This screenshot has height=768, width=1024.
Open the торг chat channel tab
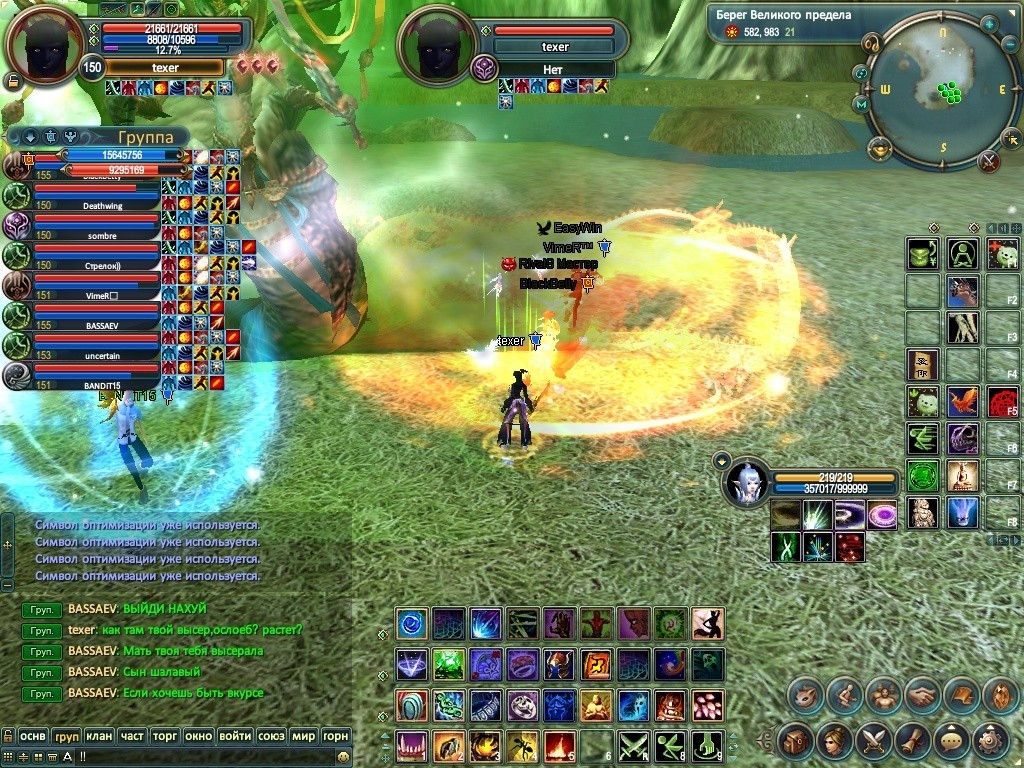(164, 736)
